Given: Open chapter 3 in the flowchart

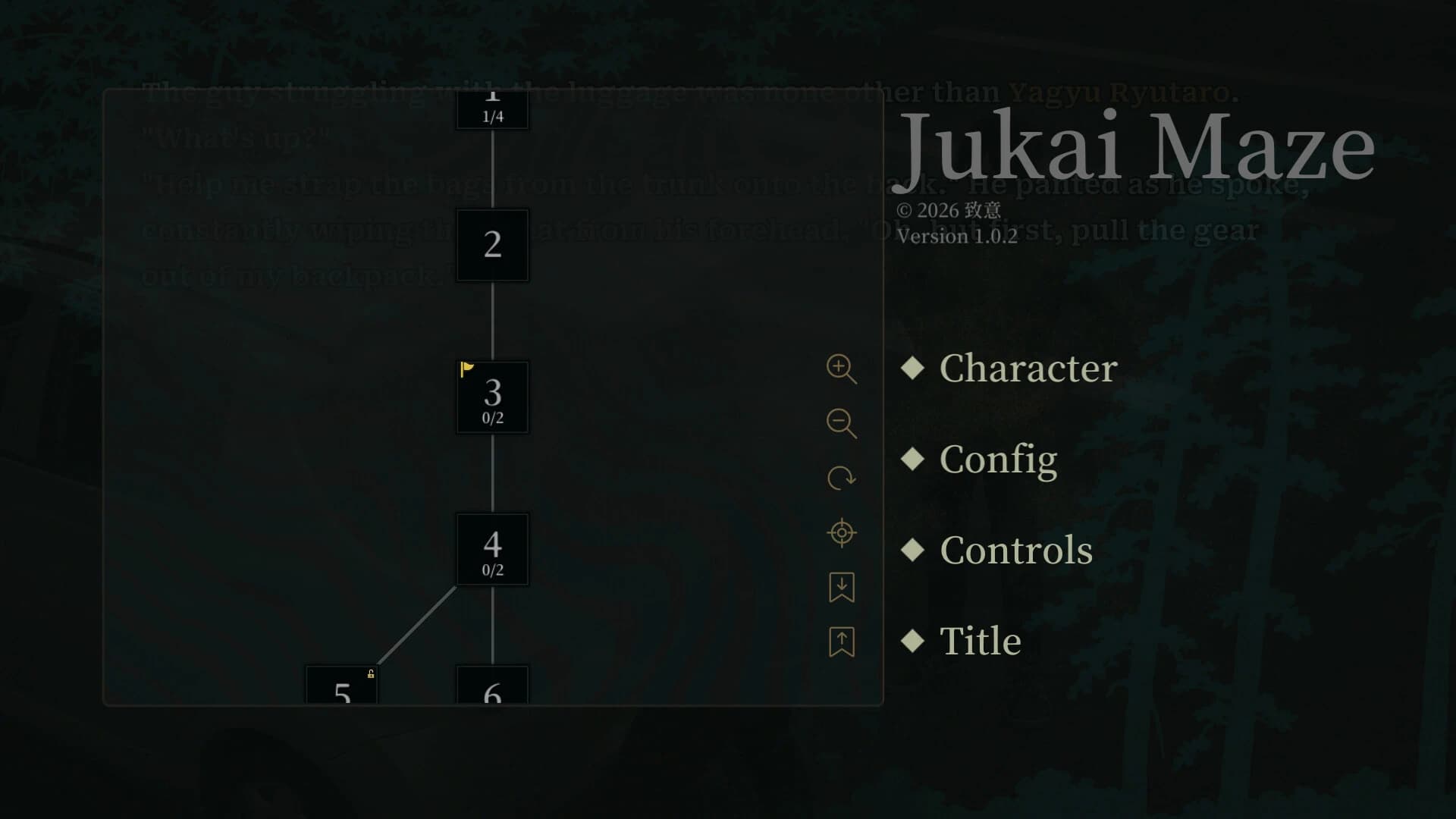Looking at the screenshot, I should tap(492, 397).
